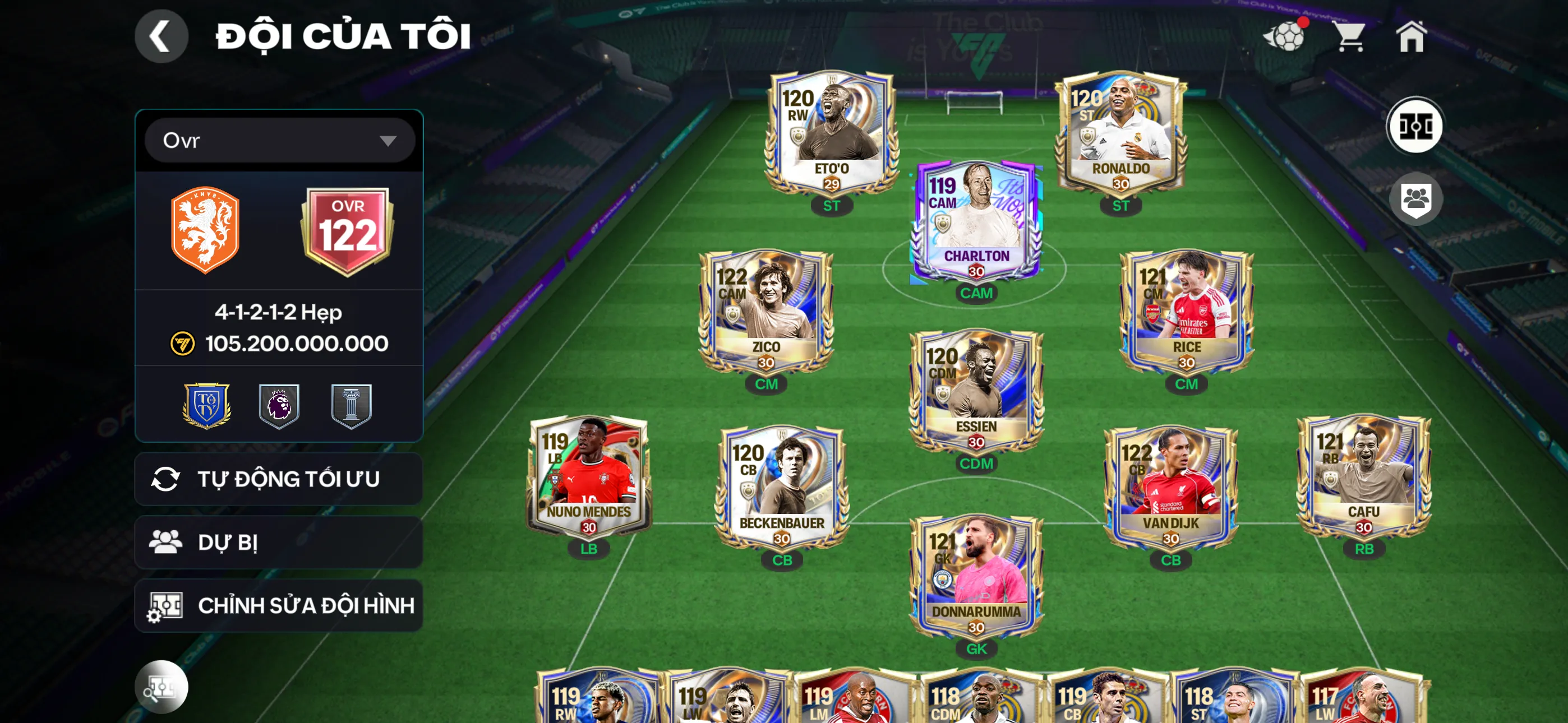Select the Eto'o striker card
The image size is (1568, 723).
click(832, 134)
